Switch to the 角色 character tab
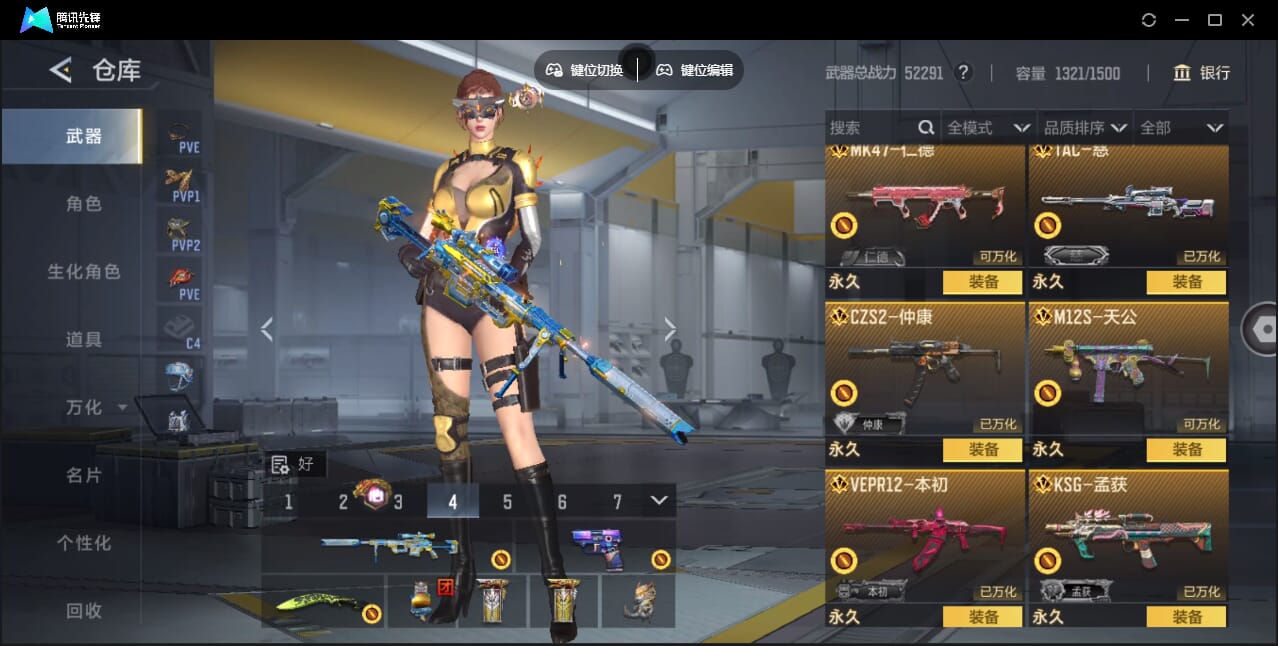This screenshot has height=646, width=1278. pos(84,204)
